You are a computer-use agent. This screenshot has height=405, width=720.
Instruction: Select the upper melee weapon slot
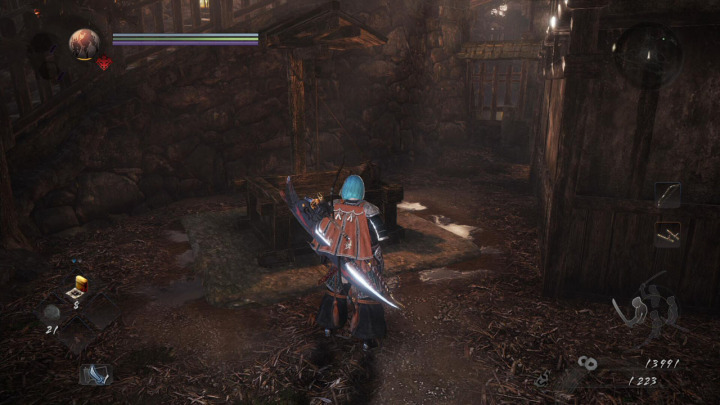coord(667,195)
